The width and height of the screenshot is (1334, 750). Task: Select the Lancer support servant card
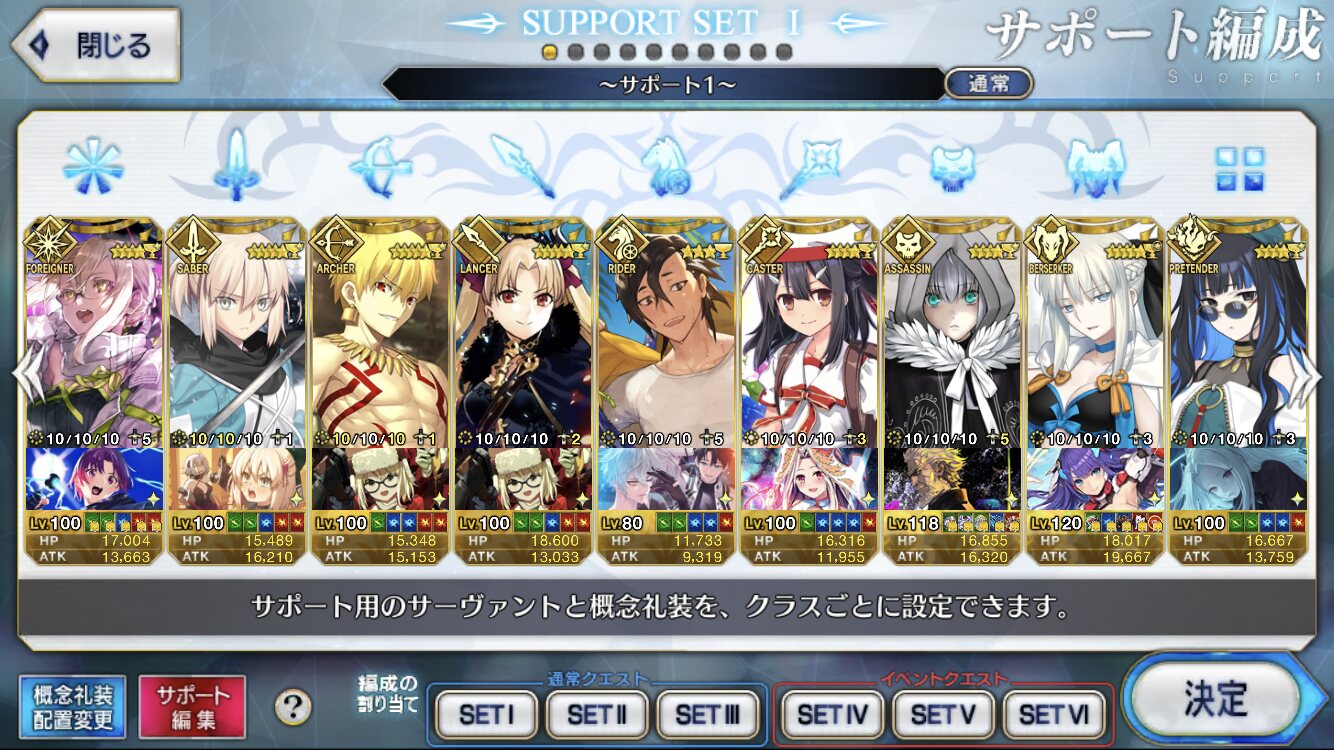(523, 330)
